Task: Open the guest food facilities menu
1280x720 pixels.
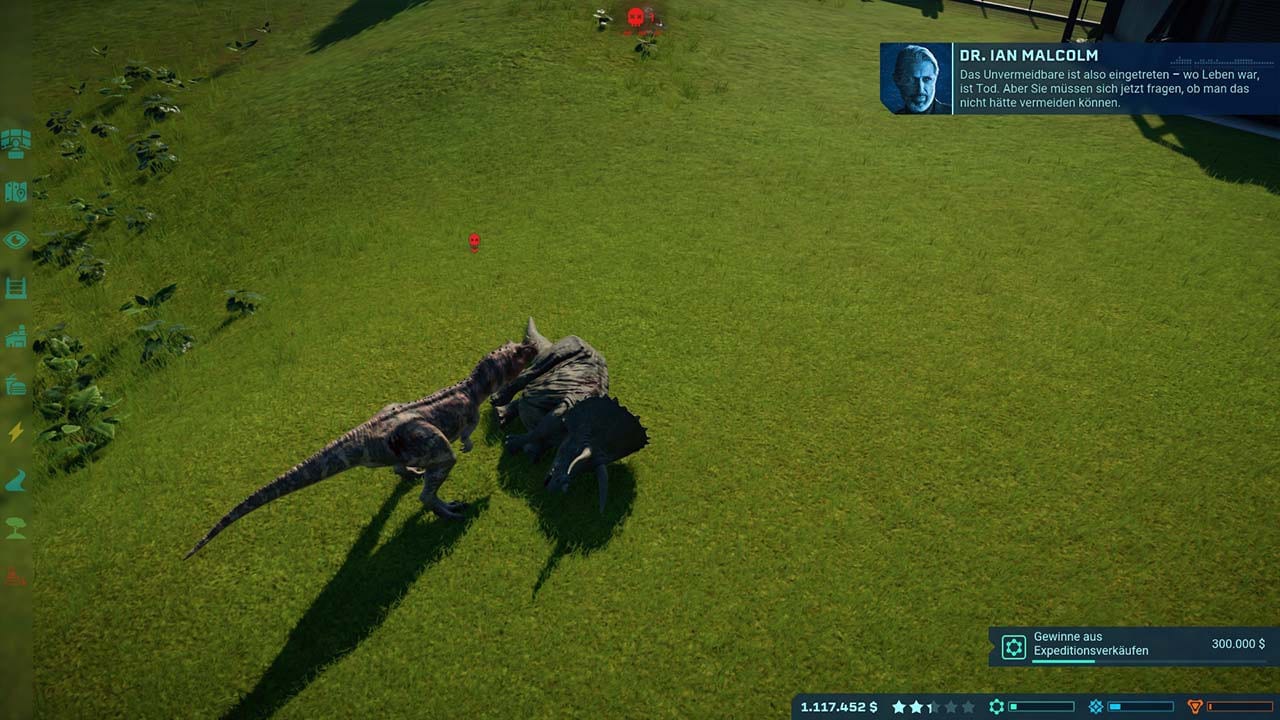Action: 15,385
